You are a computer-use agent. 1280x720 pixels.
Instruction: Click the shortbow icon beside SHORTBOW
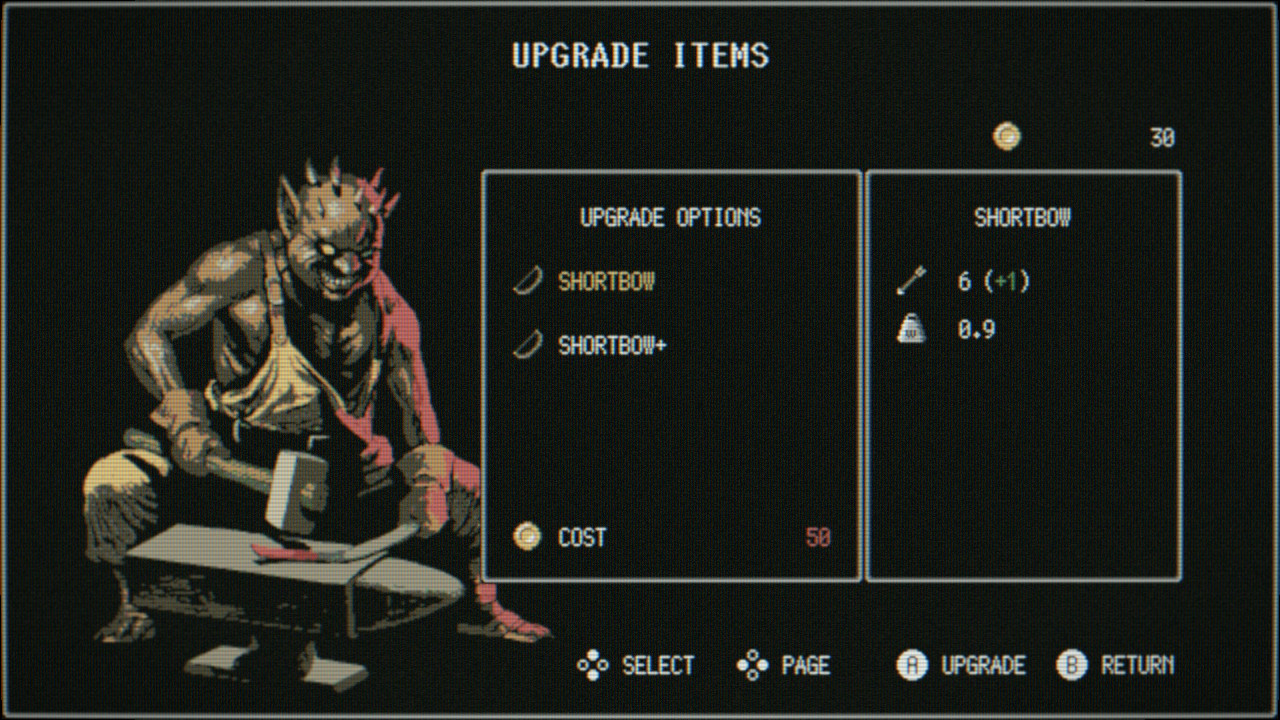529,281
